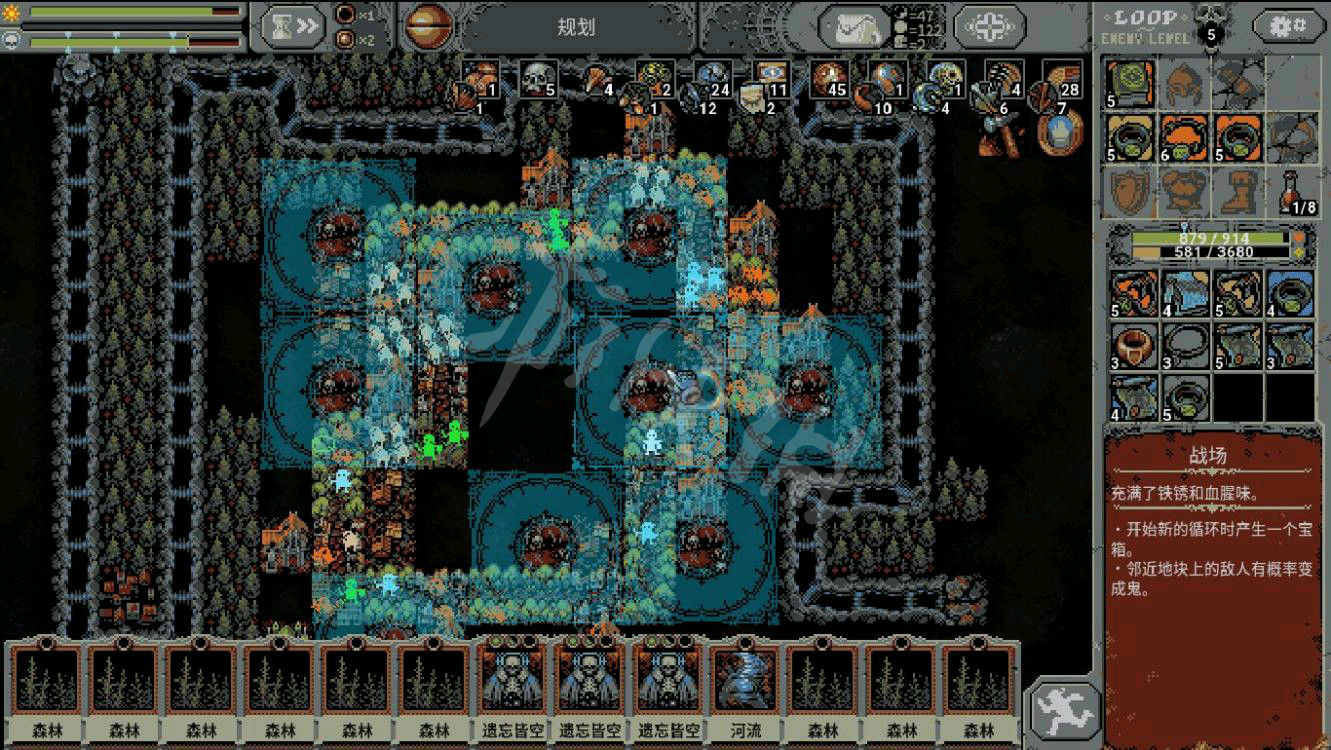Open the gear settings menu
This screenshot has width=1331, height=750.
point(1288,25)
